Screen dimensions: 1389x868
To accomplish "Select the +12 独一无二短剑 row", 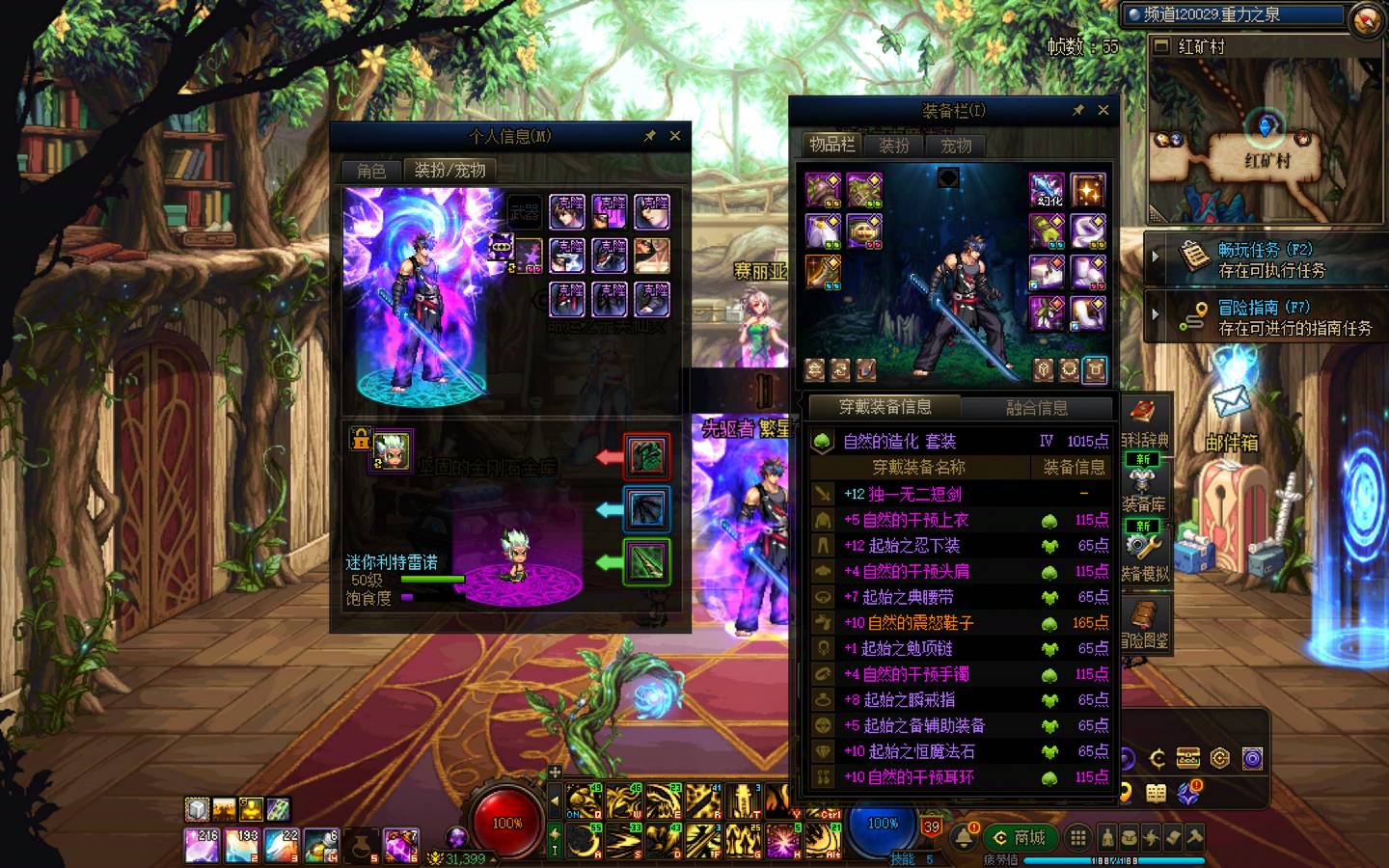I will tap(959, 494).
